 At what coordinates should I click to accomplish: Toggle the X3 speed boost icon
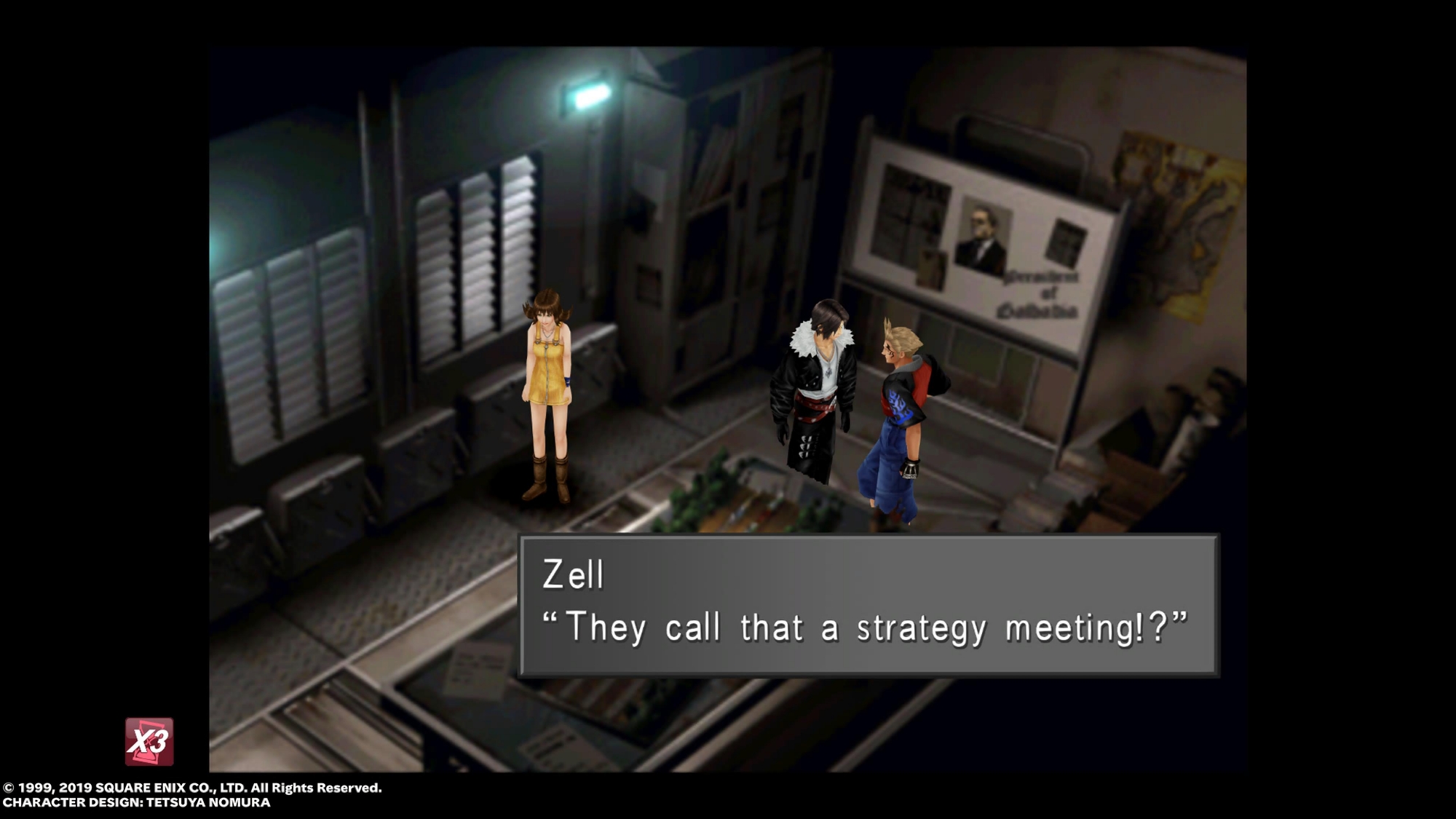point(149,742)
